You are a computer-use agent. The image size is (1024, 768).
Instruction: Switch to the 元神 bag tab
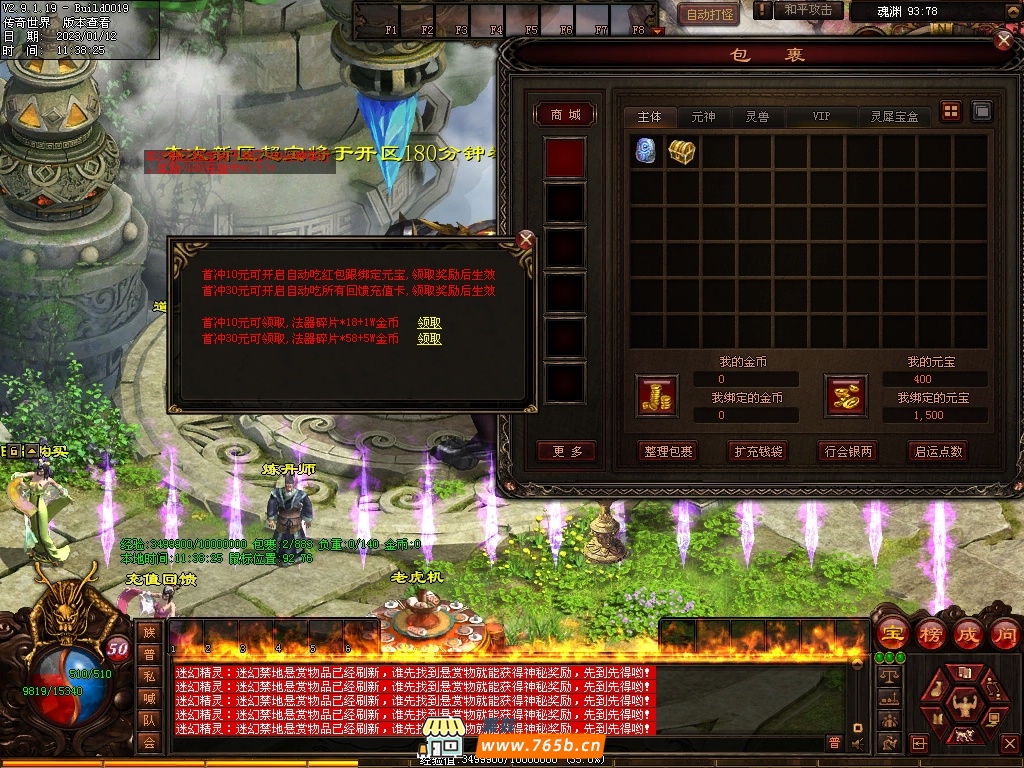[x=703, y=117]
